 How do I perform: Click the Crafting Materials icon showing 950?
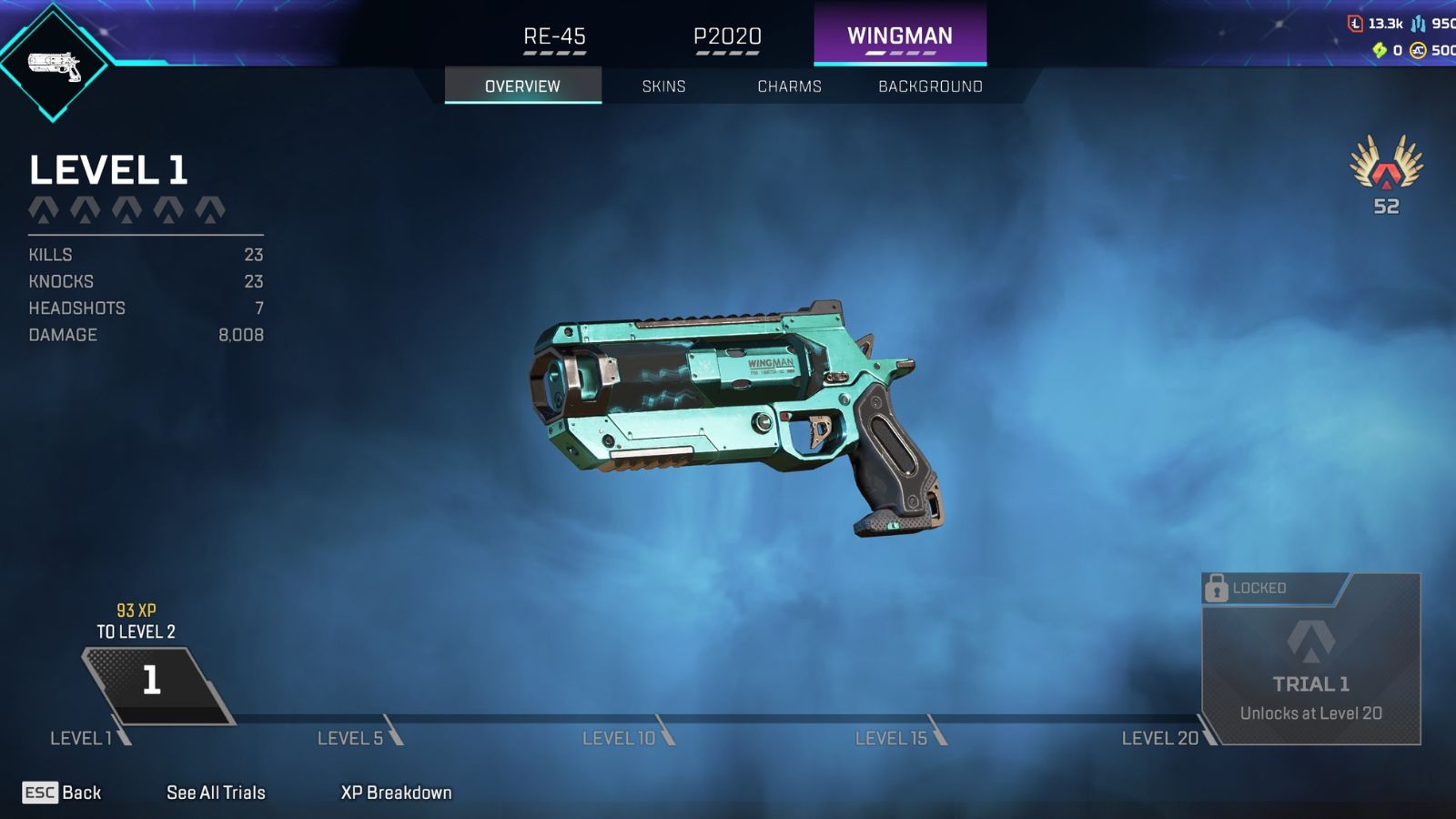(1418, 24)
